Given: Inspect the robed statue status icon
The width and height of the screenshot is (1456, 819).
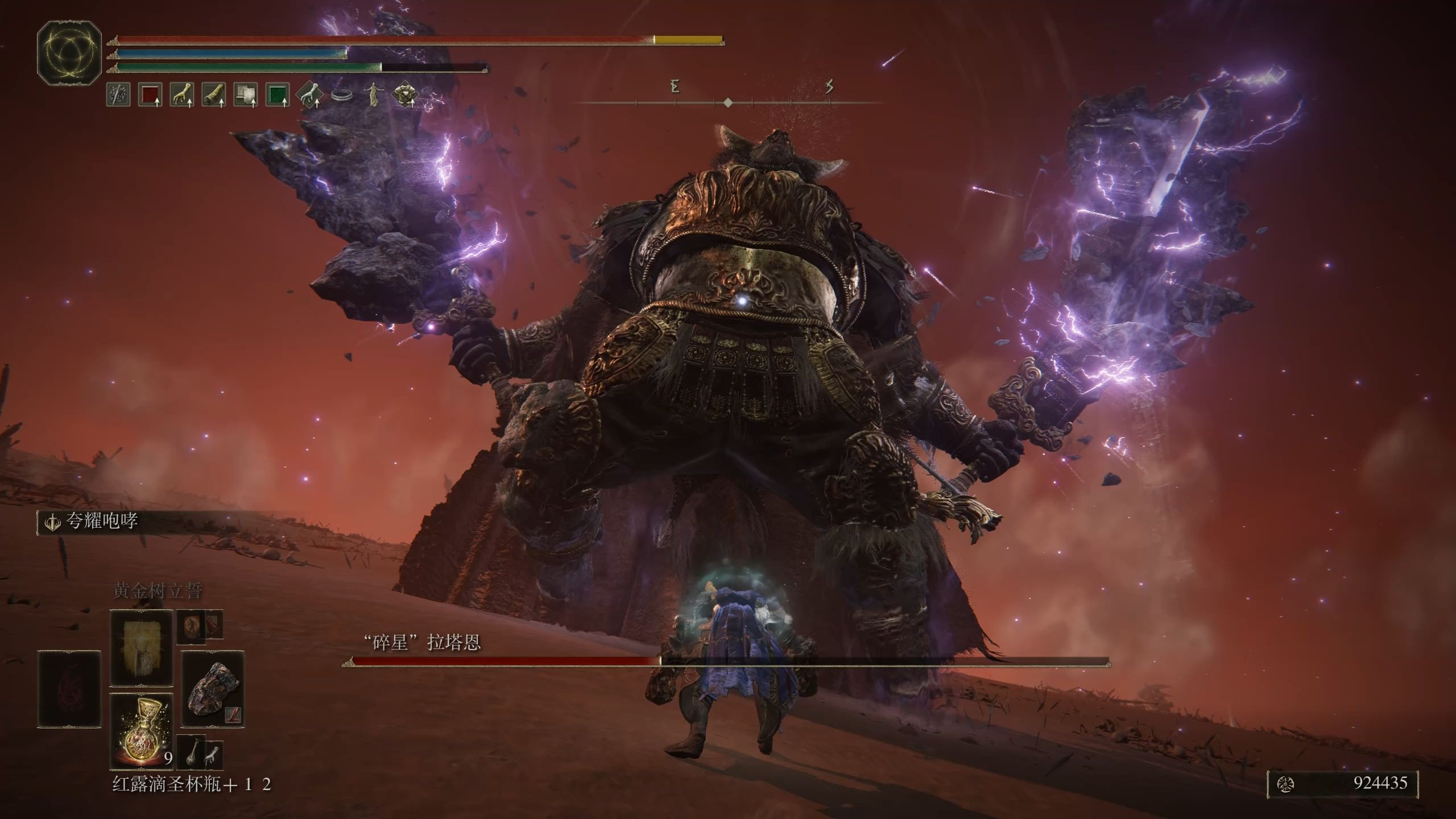Looking at the screenshot, I should (373, 95).
